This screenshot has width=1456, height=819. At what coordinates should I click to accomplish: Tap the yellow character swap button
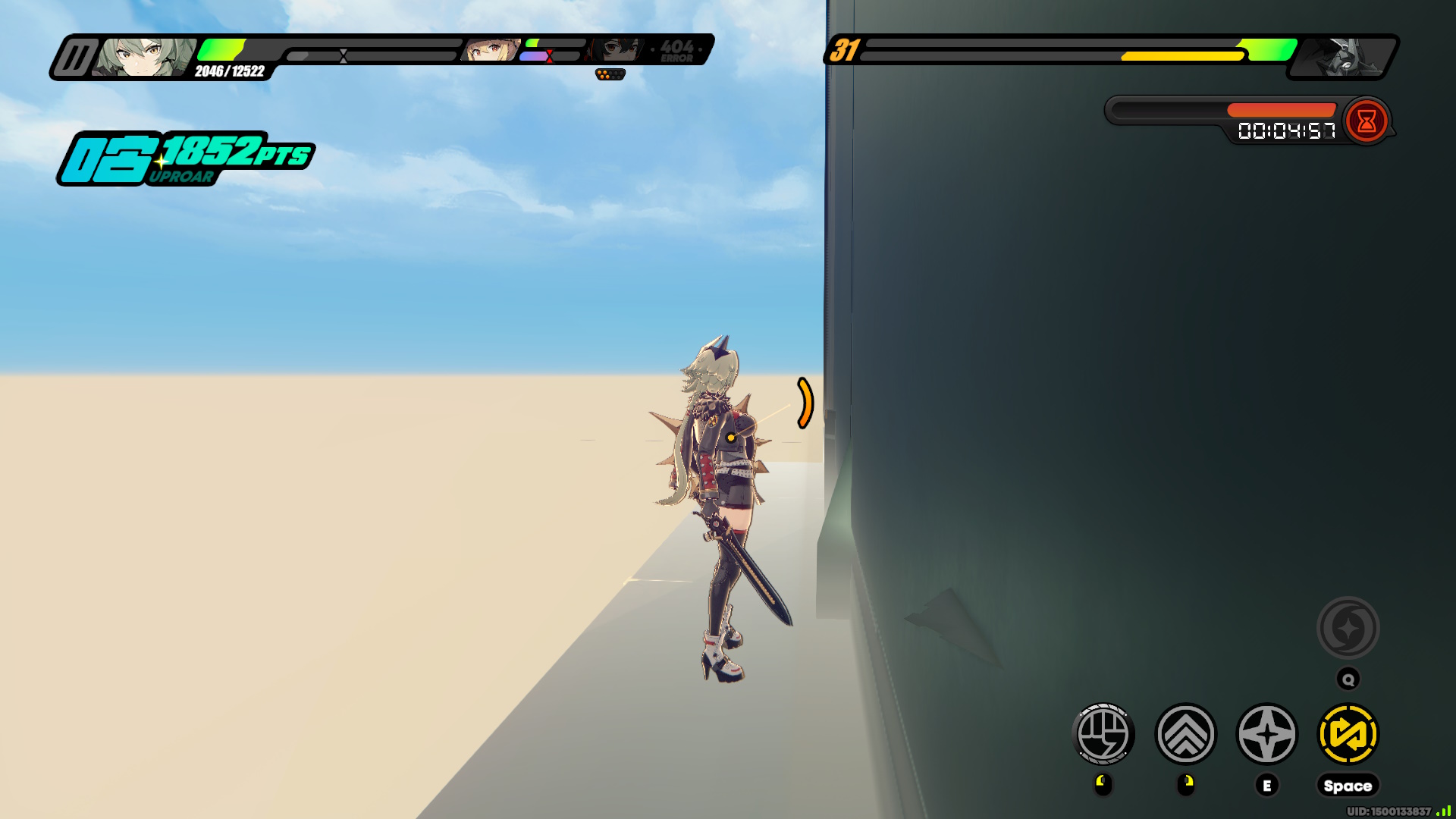pyautogui.click(x=1348, y=734)
